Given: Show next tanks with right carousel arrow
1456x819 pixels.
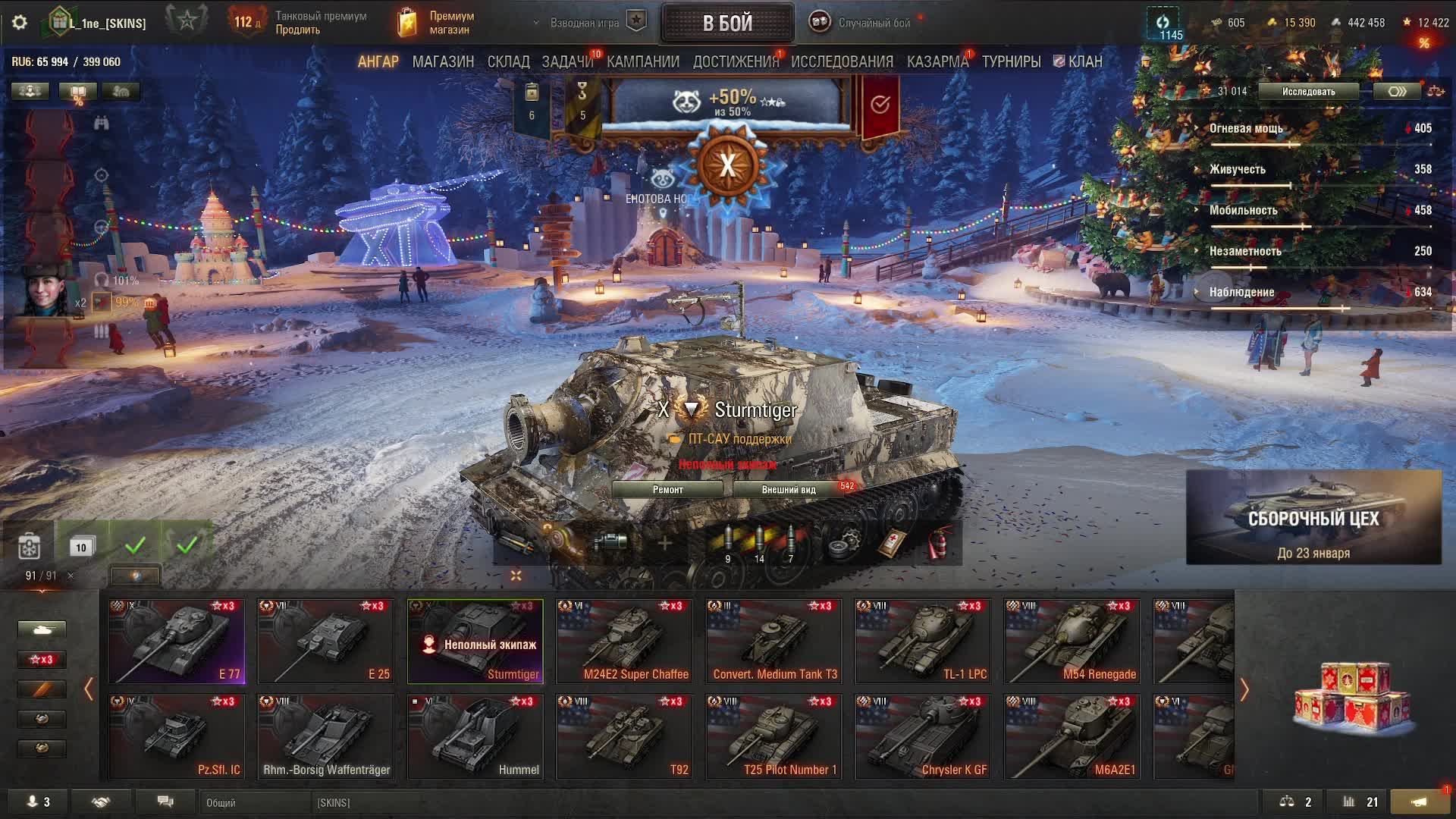Looking at the screenshot, I should [1244, 689].
